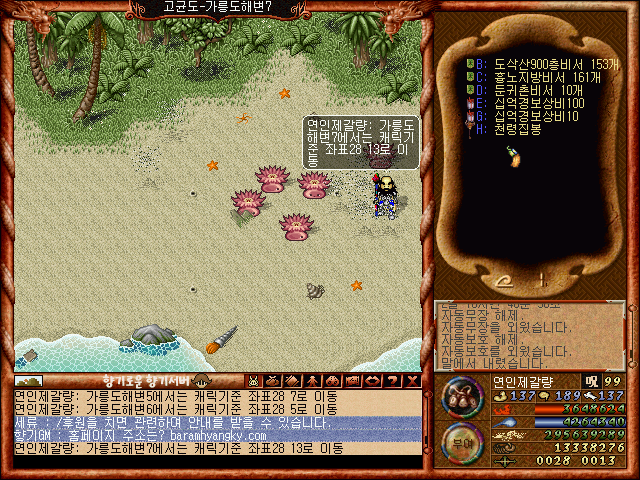Image resolution: width=640 pixels, height=480 pixels.
Task: Select the 천령집봉 weapon row
Action: pyautogui.click(x=515, y=129)
